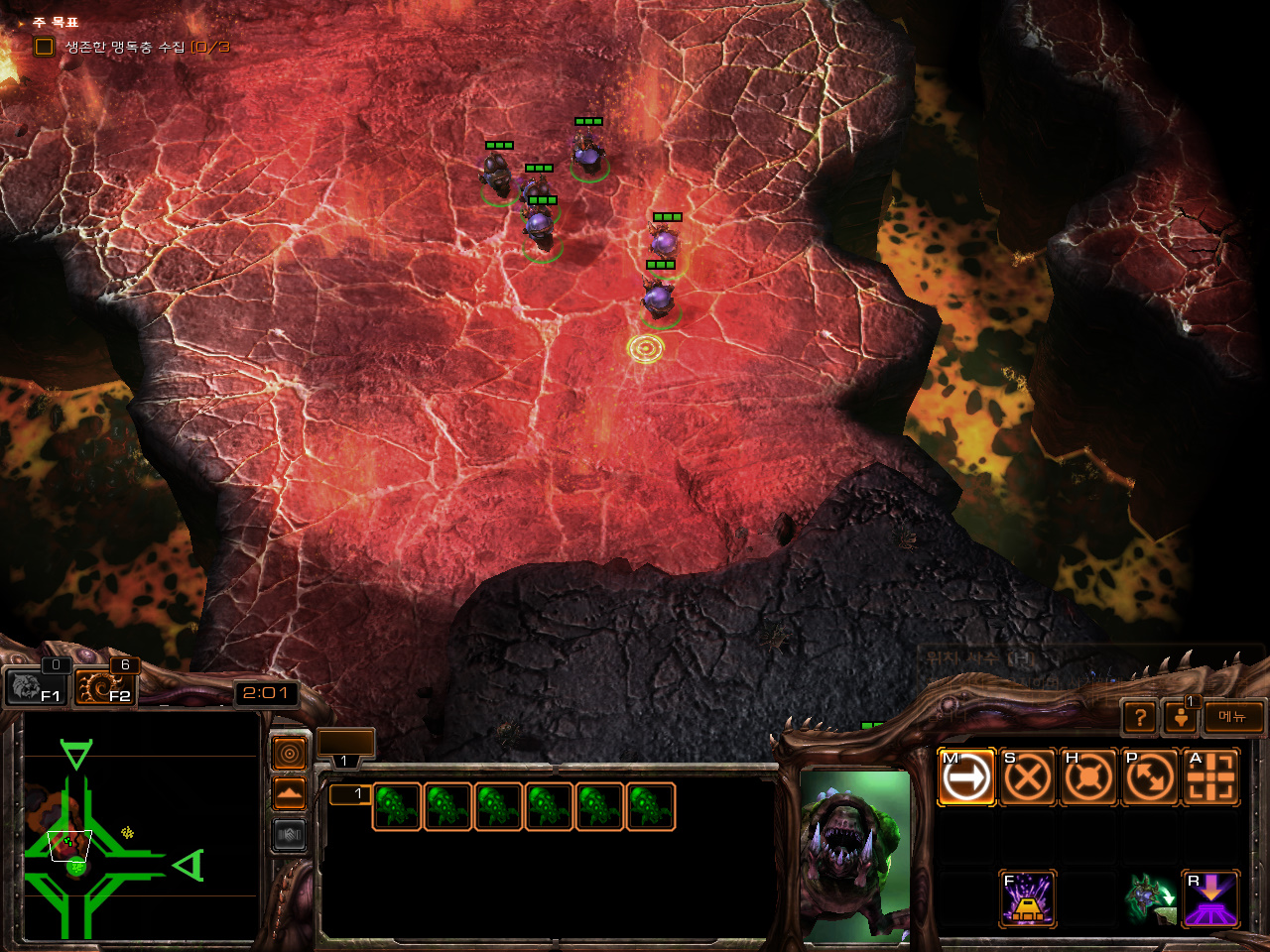Open the help question mark button
Image resolution: width=1270 pixels, height=952 pixels.
pos(1140,717)
